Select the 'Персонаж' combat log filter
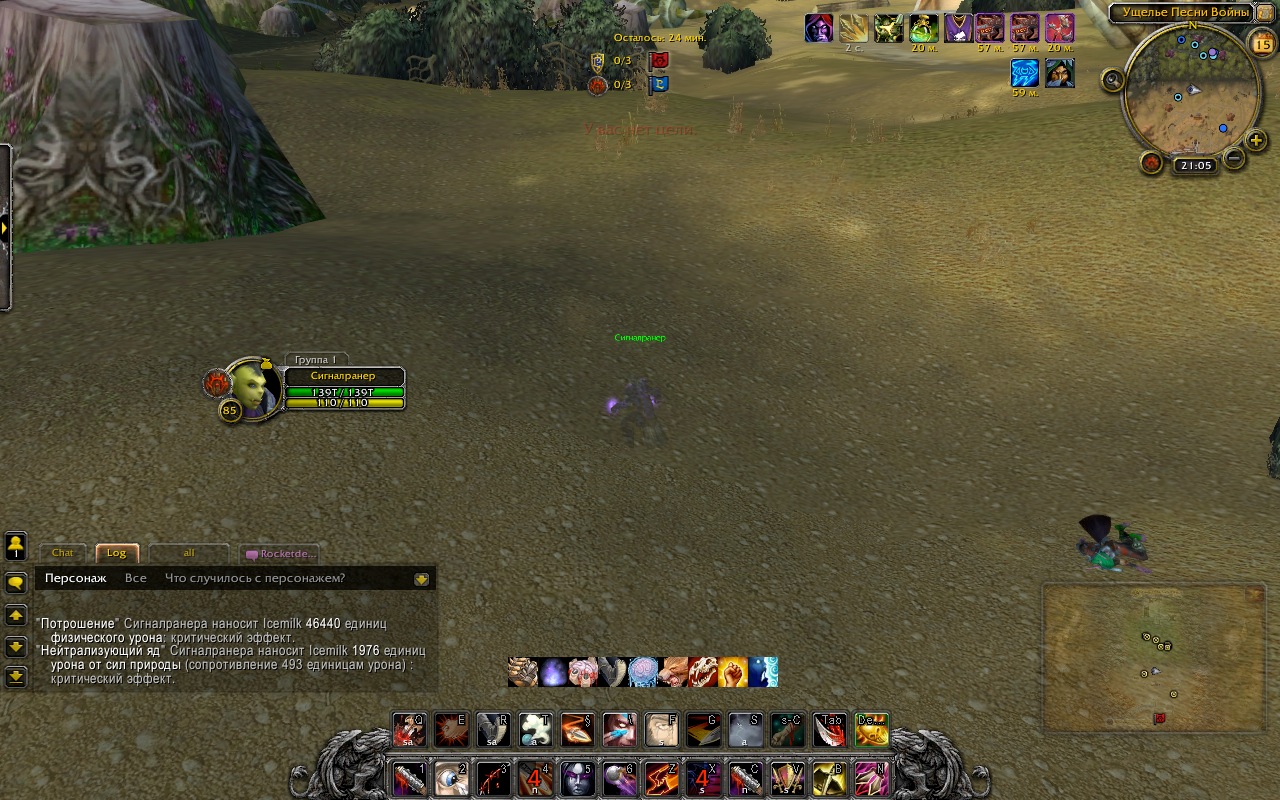The height and width of the screenshot is (800, 1280). (x=75, y=578)
